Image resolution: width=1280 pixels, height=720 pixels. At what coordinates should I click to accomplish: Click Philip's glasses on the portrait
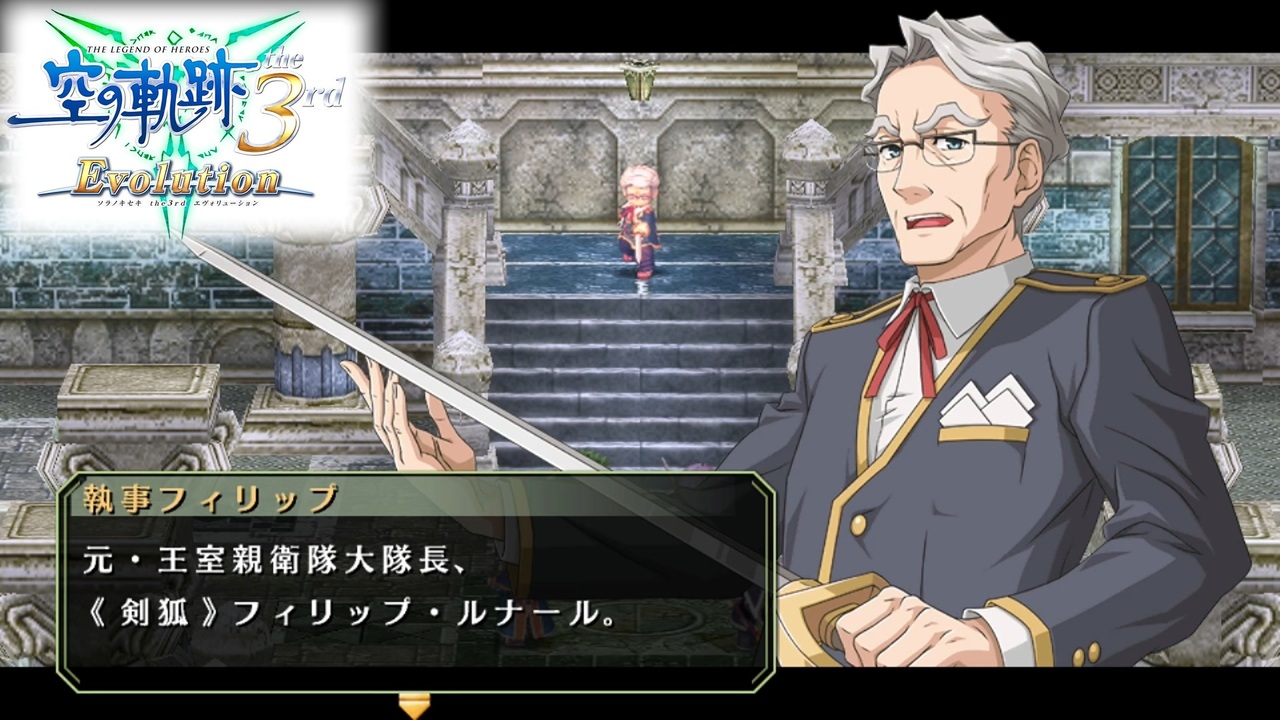(935, 148)
